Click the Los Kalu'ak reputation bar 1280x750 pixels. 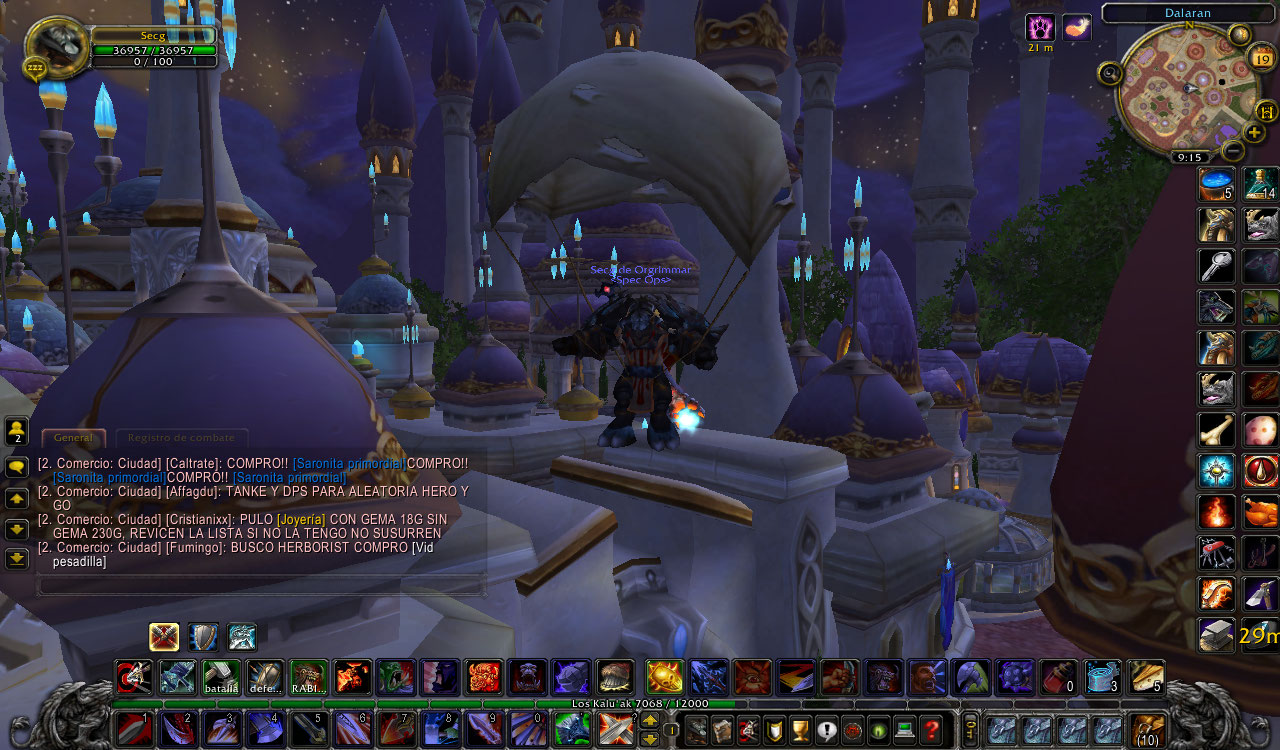(x=640, y=705)
